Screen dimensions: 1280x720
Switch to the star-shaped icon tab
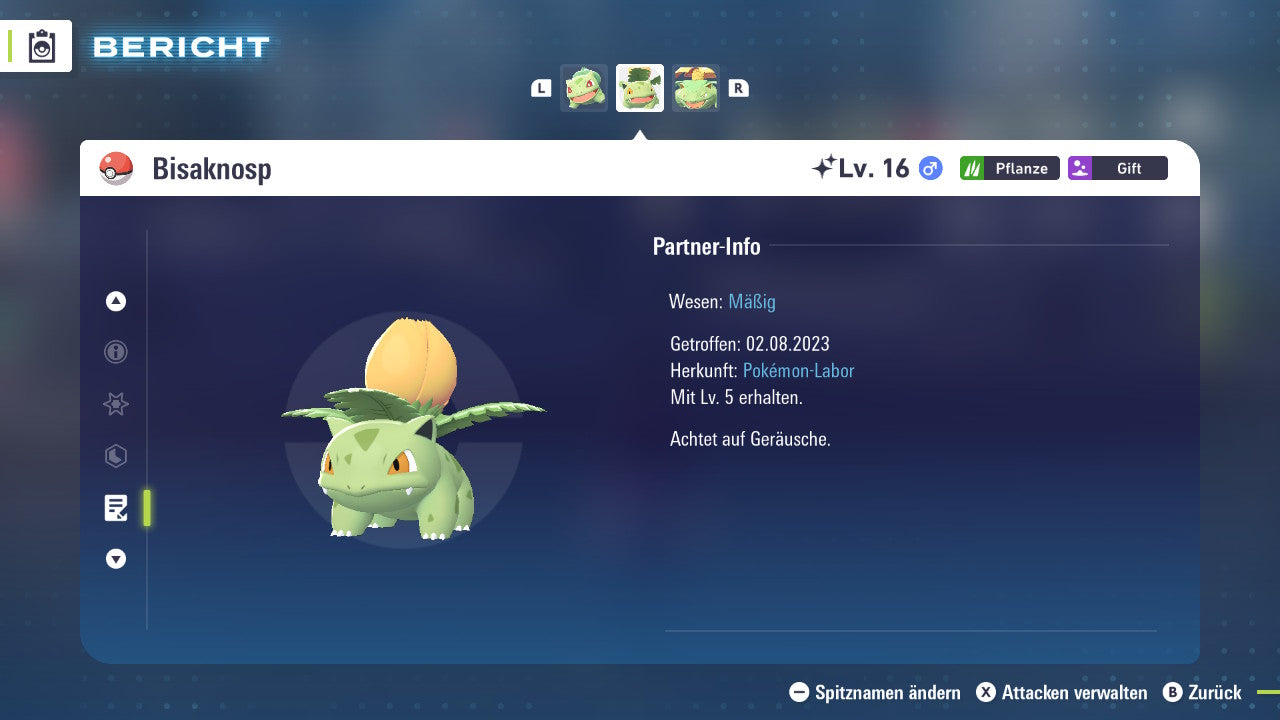pos(116,404)
